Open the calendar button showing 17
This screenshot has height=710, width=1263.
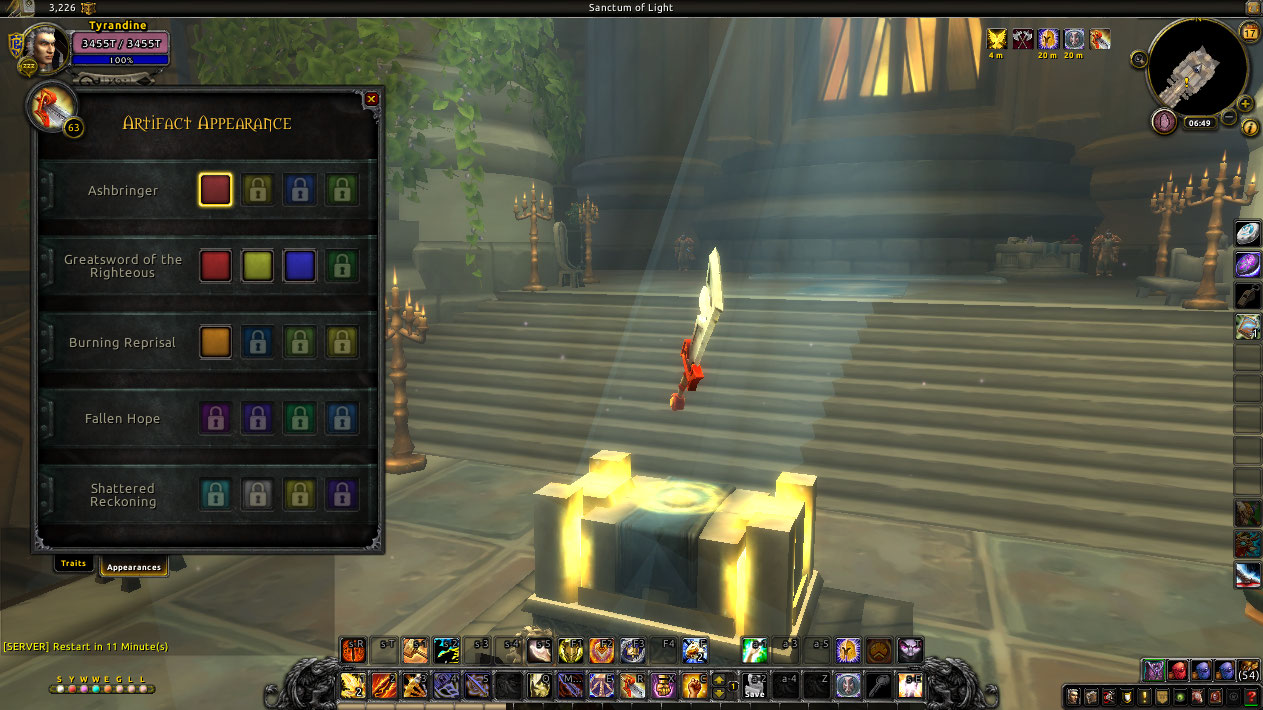point(1249,32)
